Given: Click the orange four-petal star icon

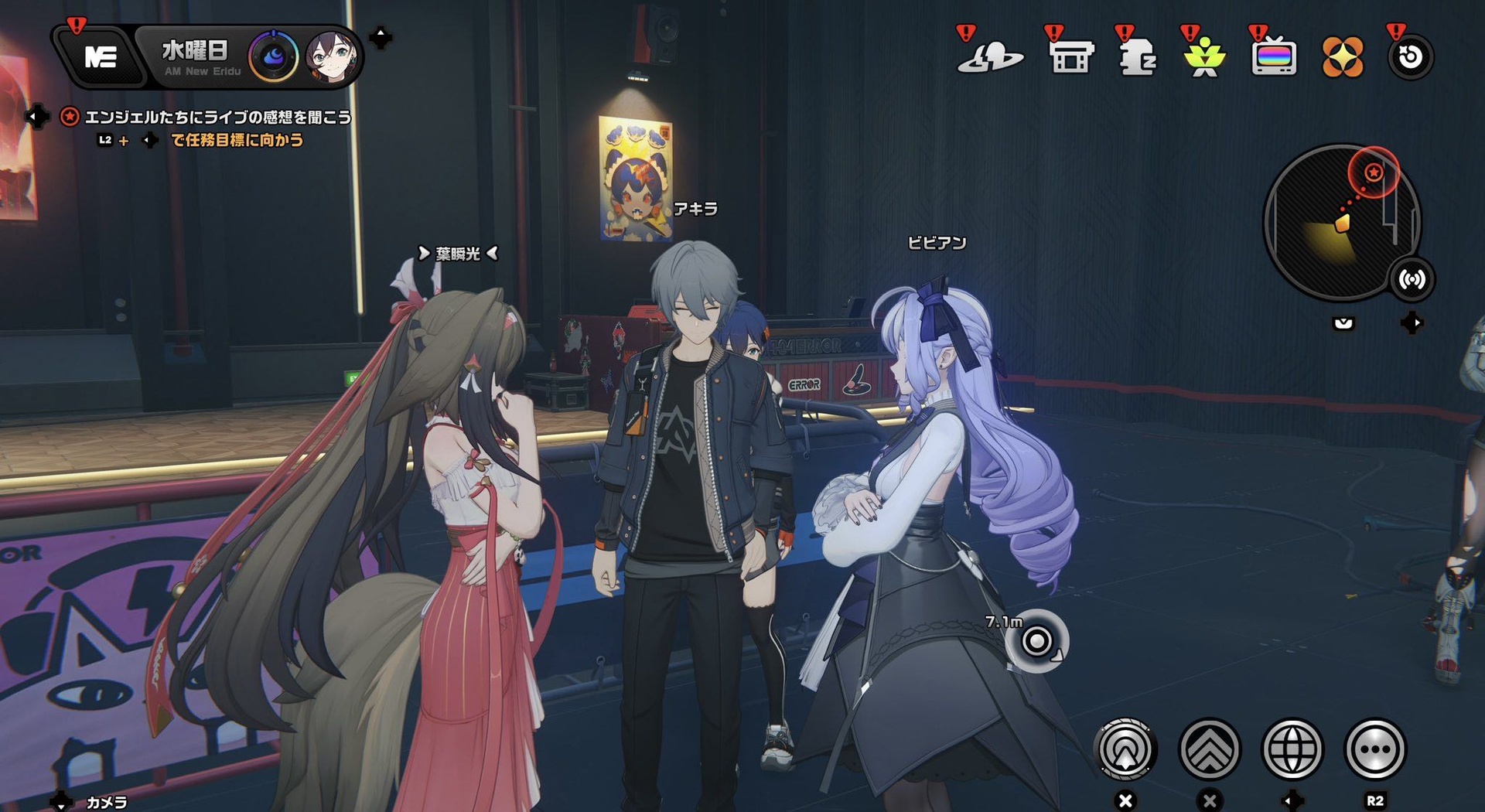Looking at the screenshot, I should point(1342,57).
